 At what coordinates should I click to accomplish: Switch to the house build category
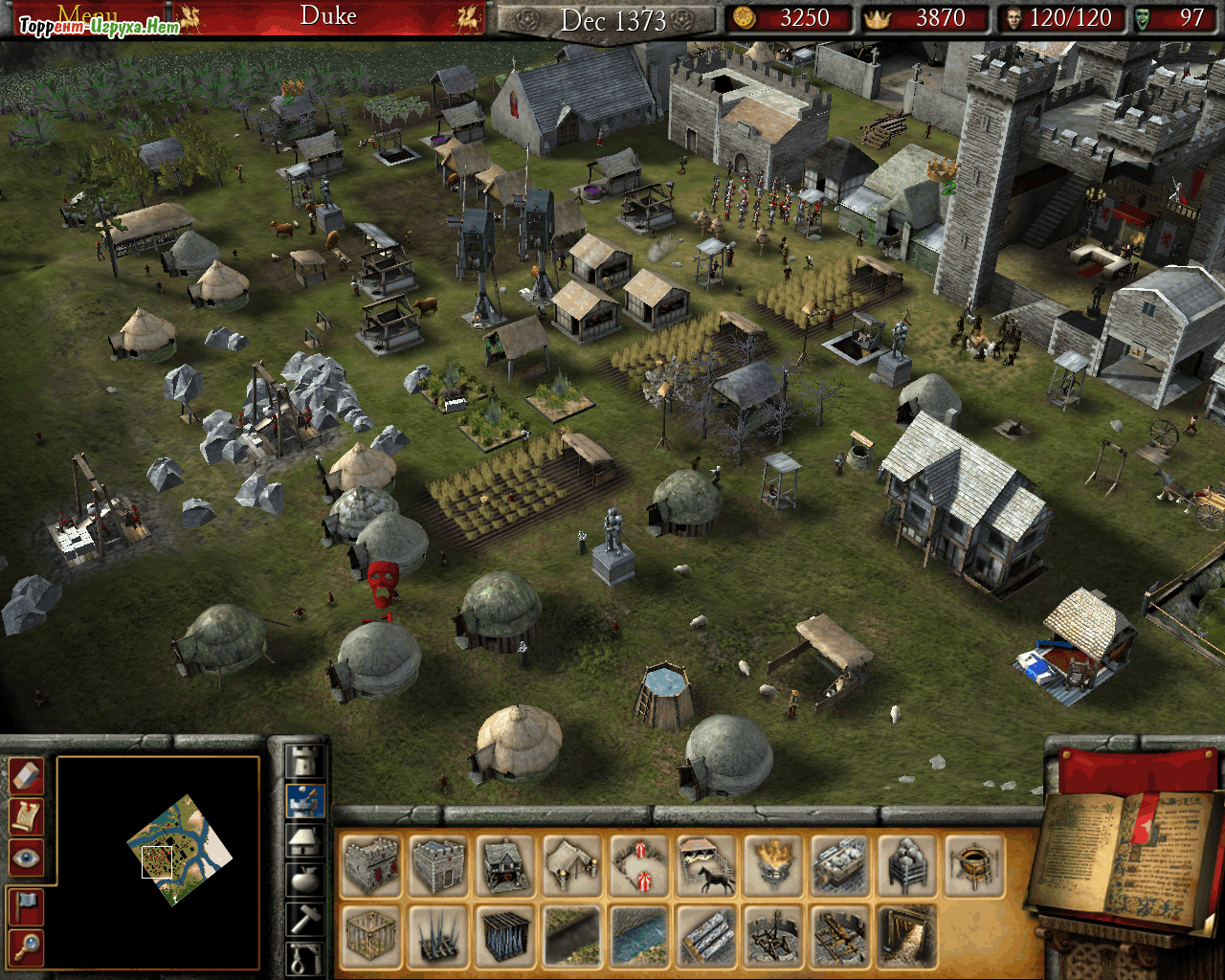(x=305, y=840)
